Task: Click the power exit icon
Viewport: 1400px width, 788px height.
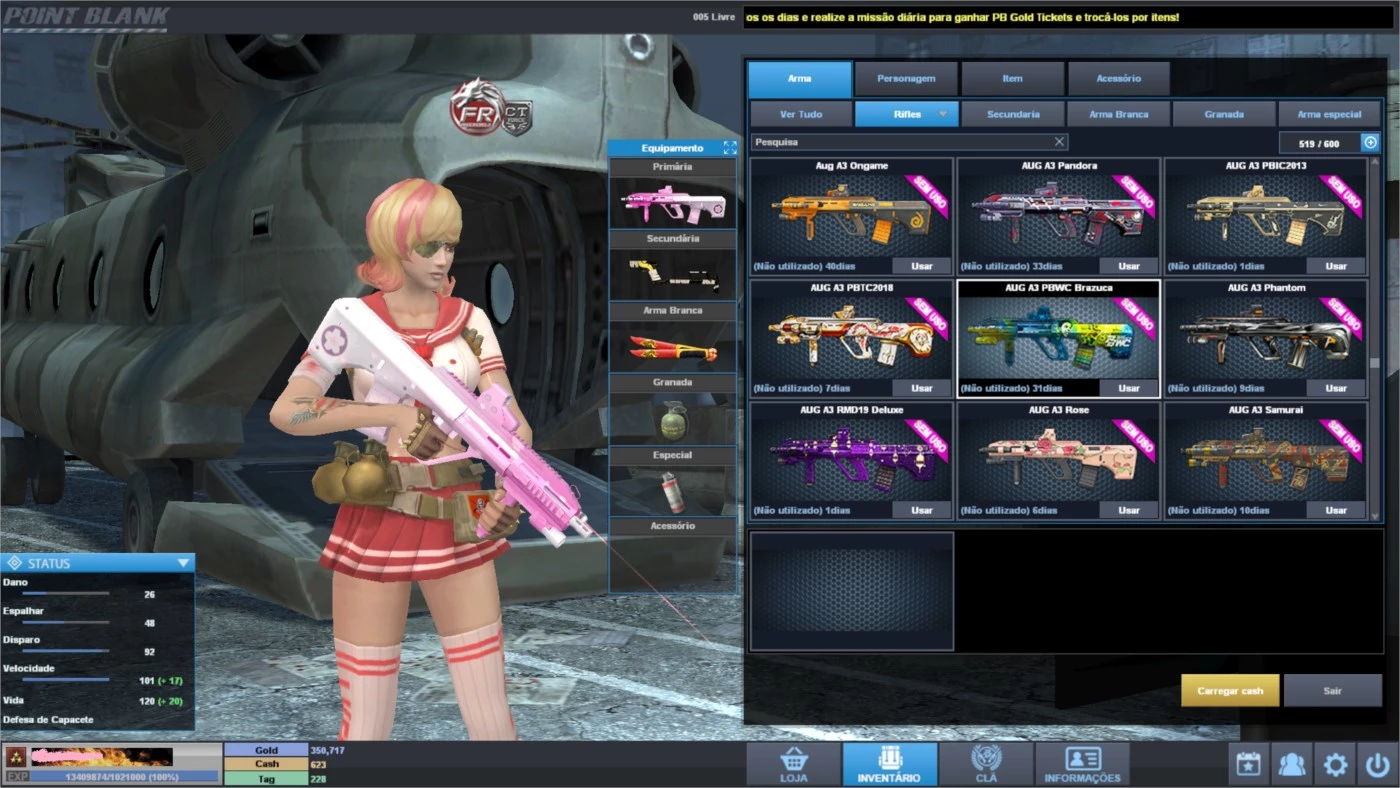Action: [1380, 764]
